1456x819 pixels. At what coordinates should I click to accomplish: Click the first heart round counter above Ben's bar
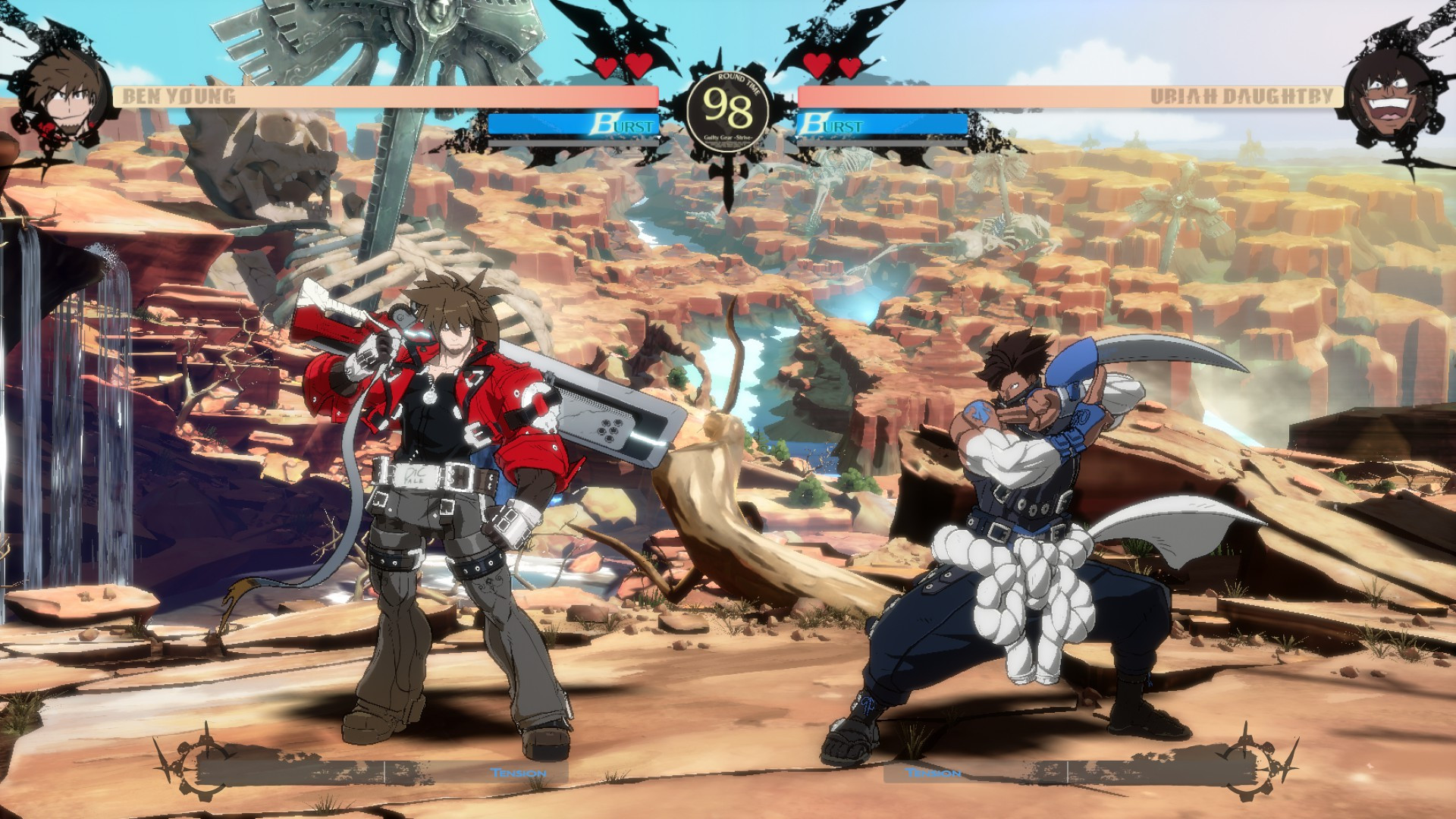pyautogui.click(x=607, y=67)
